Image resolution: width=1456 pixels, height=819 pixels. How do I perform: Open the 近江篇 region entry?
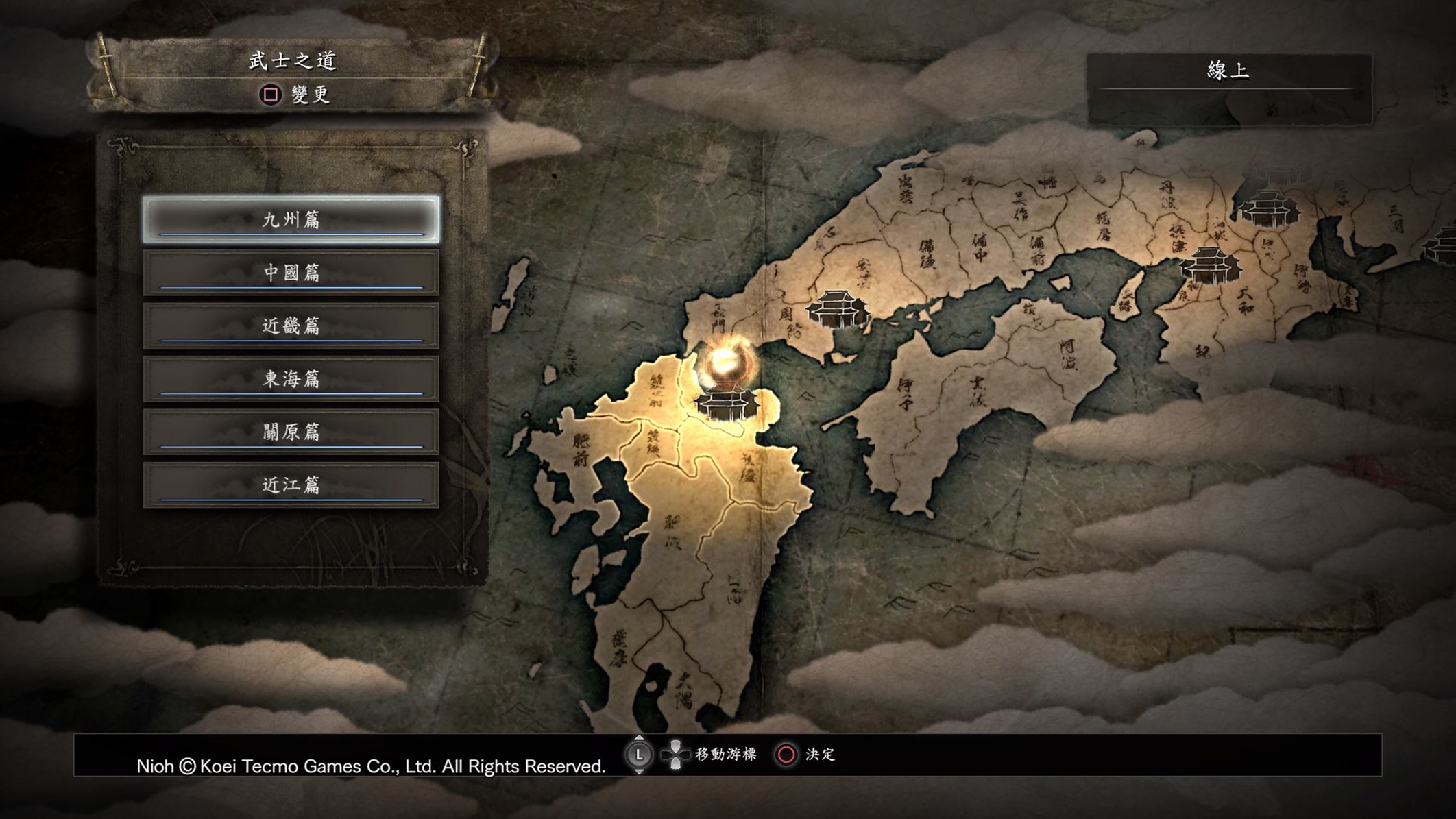[291, 485]
